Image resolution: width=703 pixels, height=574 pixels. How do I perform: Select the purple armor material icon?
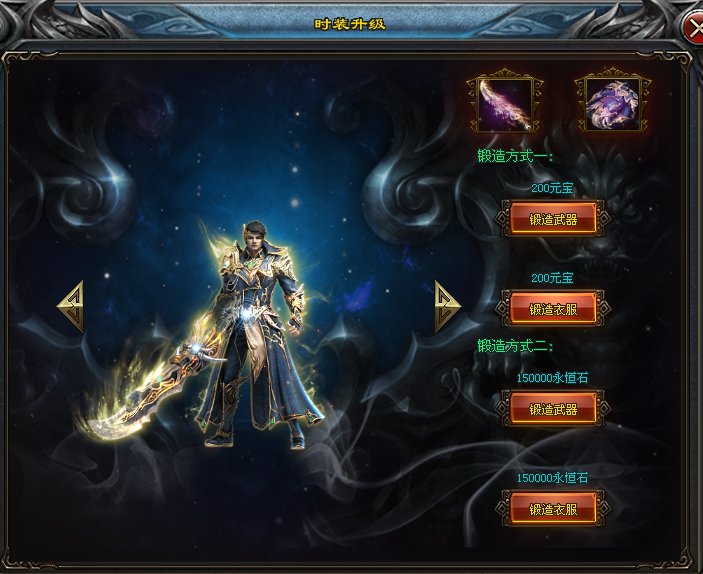tap(612, 102)
